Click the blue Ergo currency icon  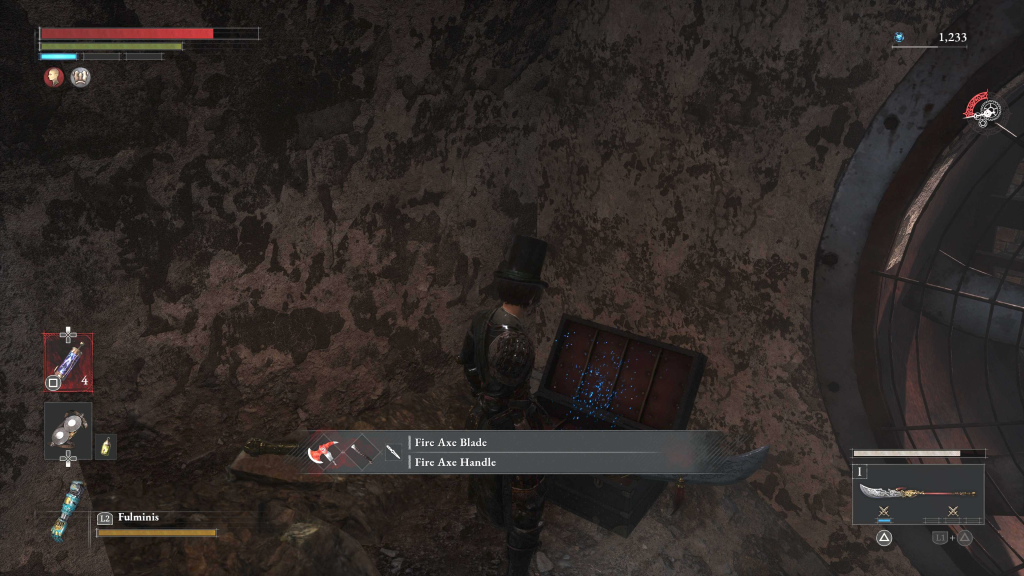899,38
